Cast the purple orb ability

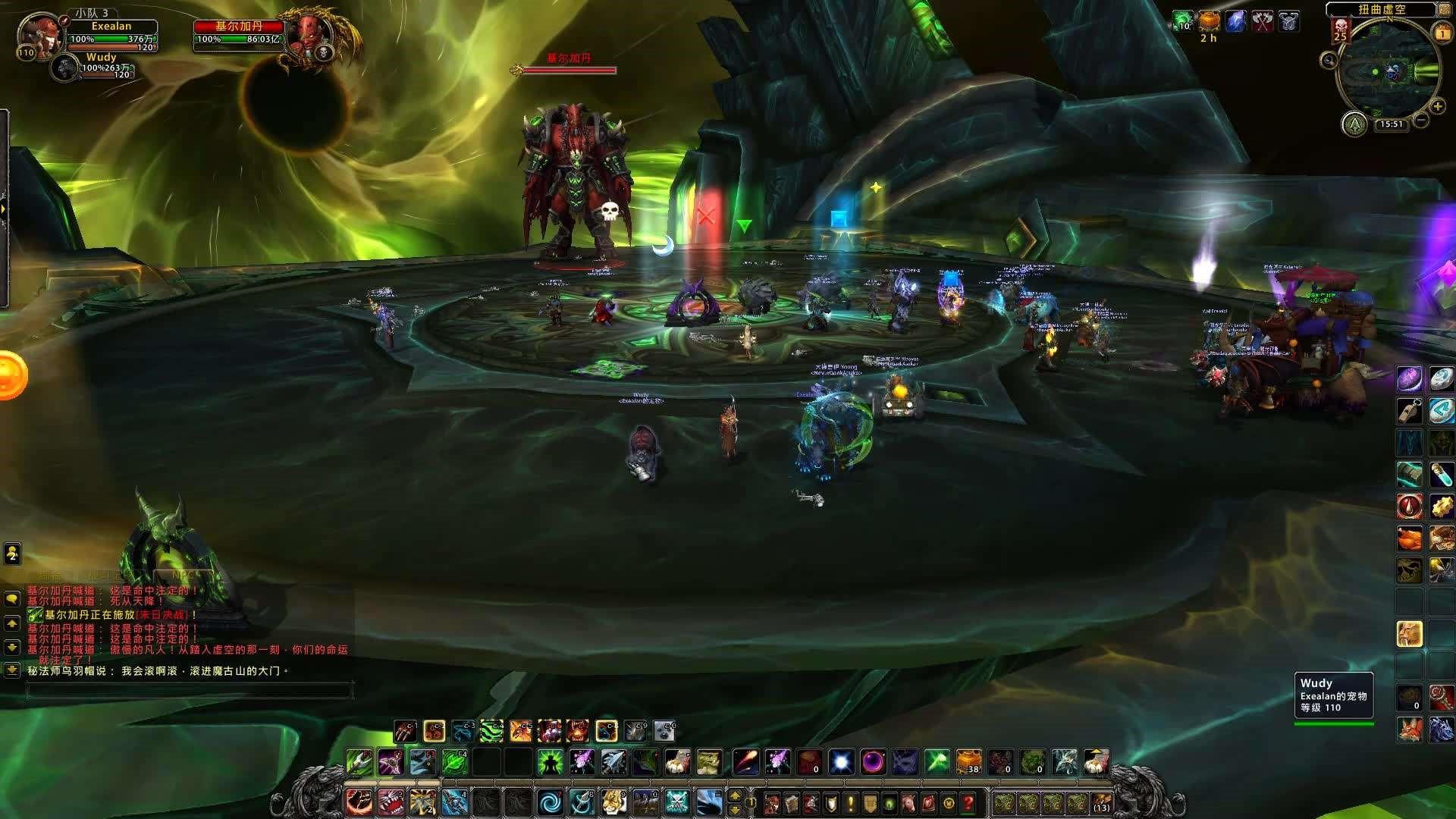(873, 761)
